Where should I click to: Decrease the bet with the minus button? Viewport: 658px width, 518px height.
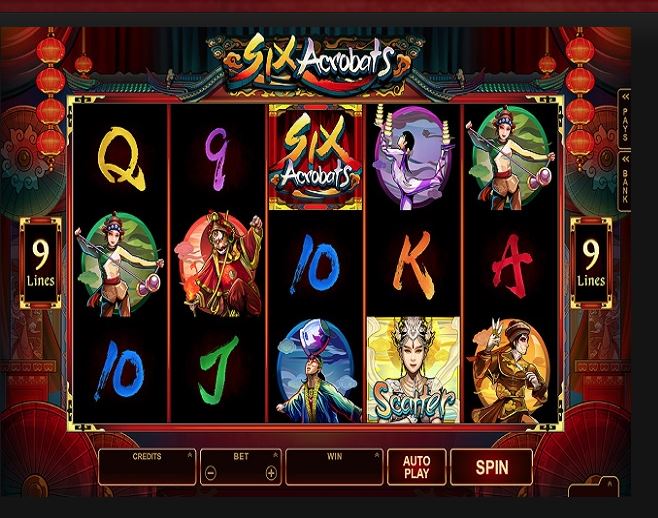210,473
